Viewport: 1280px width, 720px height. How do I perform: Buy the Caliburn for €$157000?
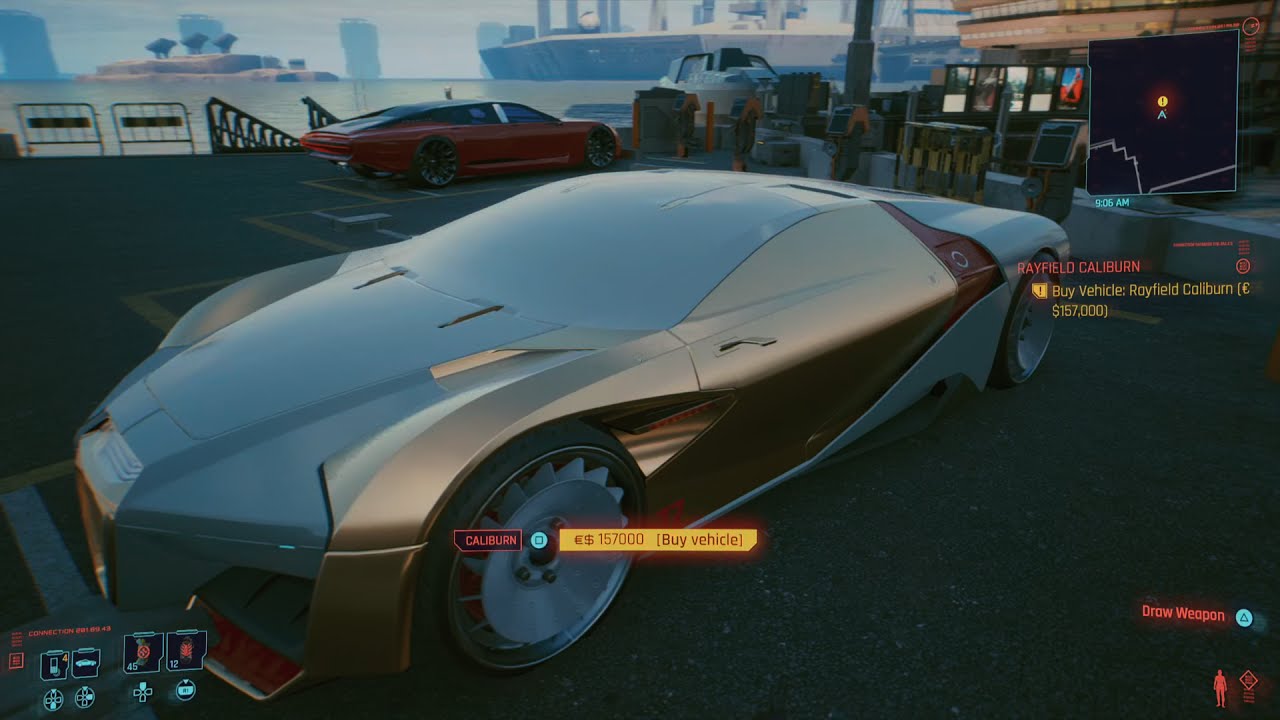(x=657, y=540)
